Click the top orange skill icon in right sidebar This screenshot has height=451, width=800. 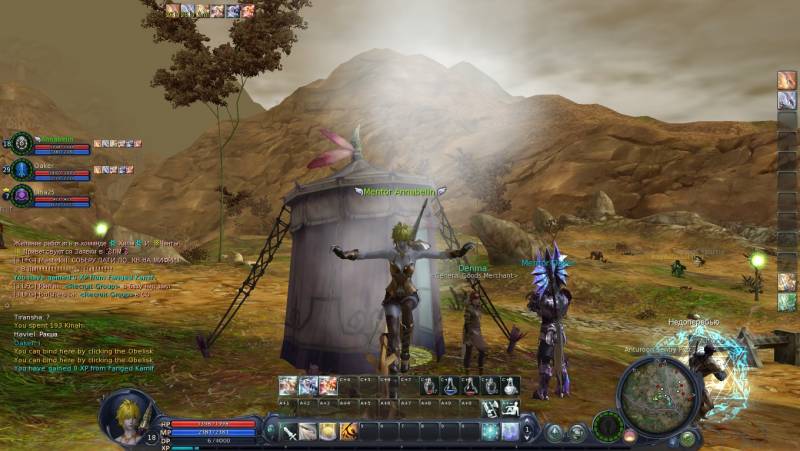pyautogui.click(x=787, y=80)
